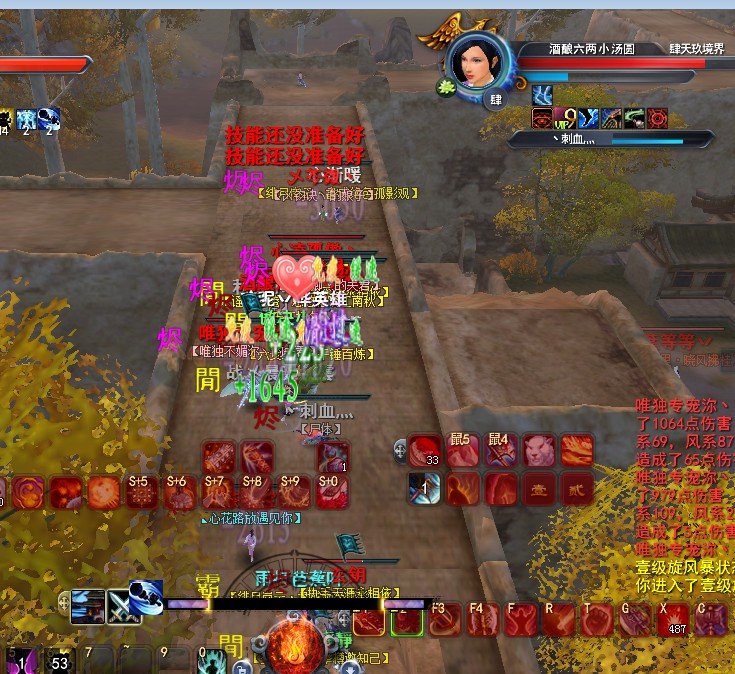
Task: Use the skill bound to S+6
Action: pyautogui.click(x=180, y=491)
